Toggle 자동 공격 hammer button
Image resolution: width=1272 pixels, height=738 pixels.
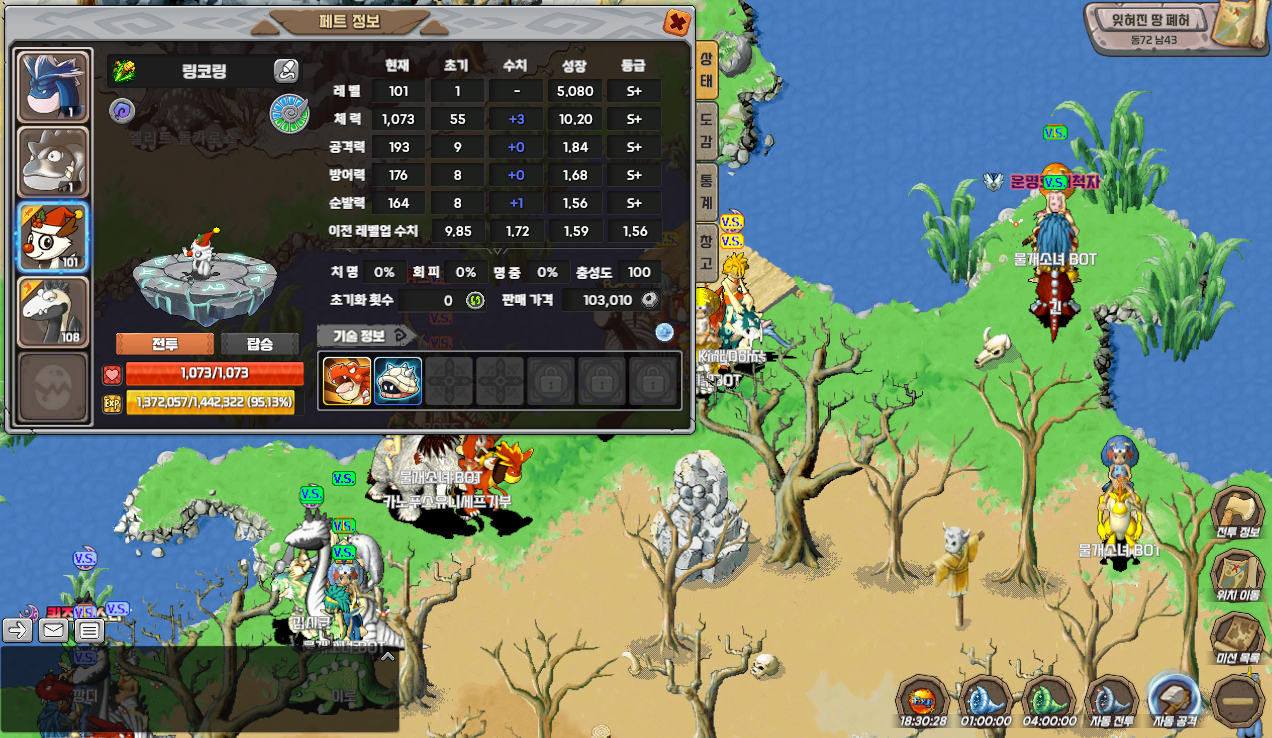1175,700
